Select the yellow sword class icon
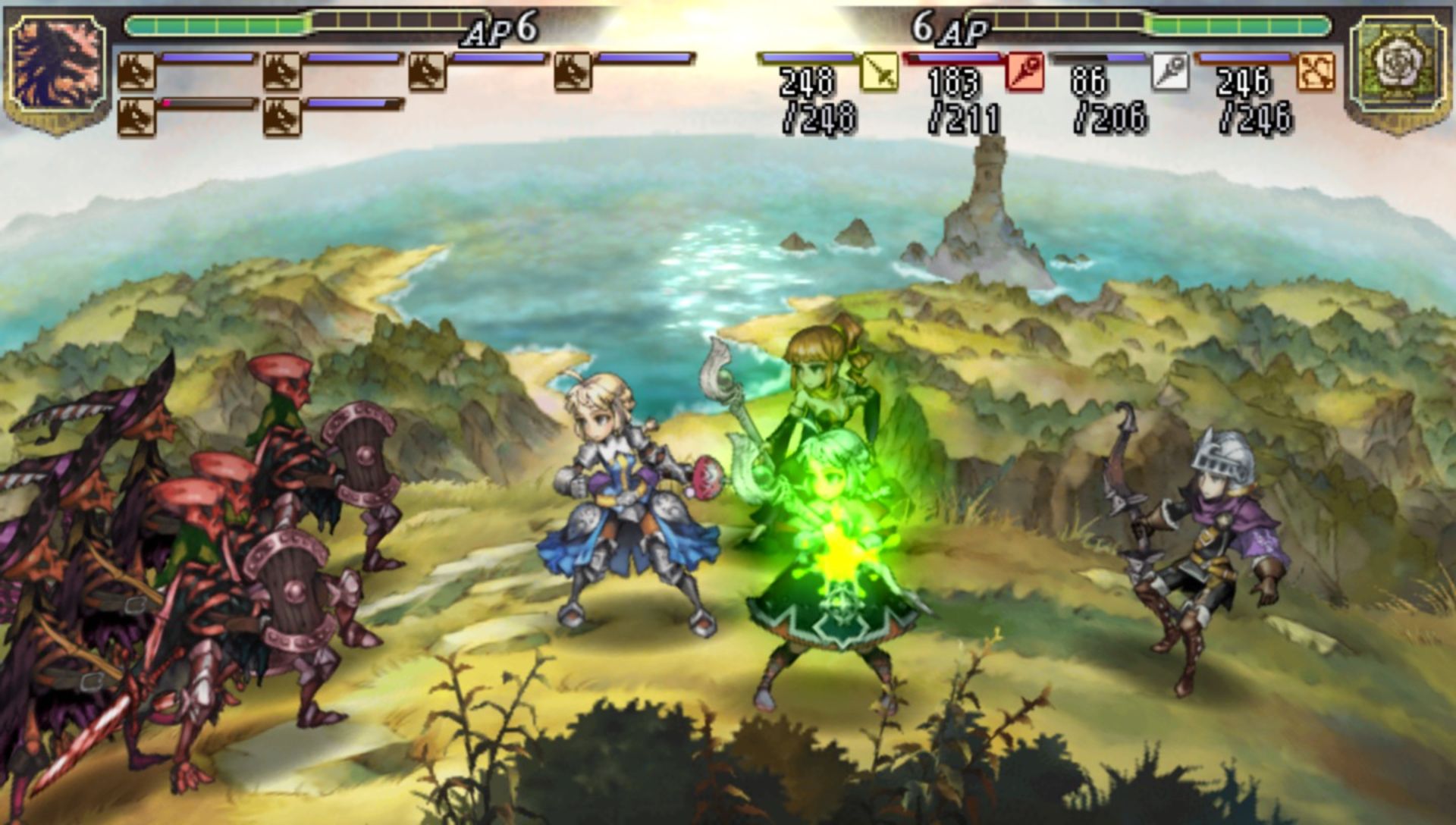The height and width of the screenshot is (825, 1456). 880,73
